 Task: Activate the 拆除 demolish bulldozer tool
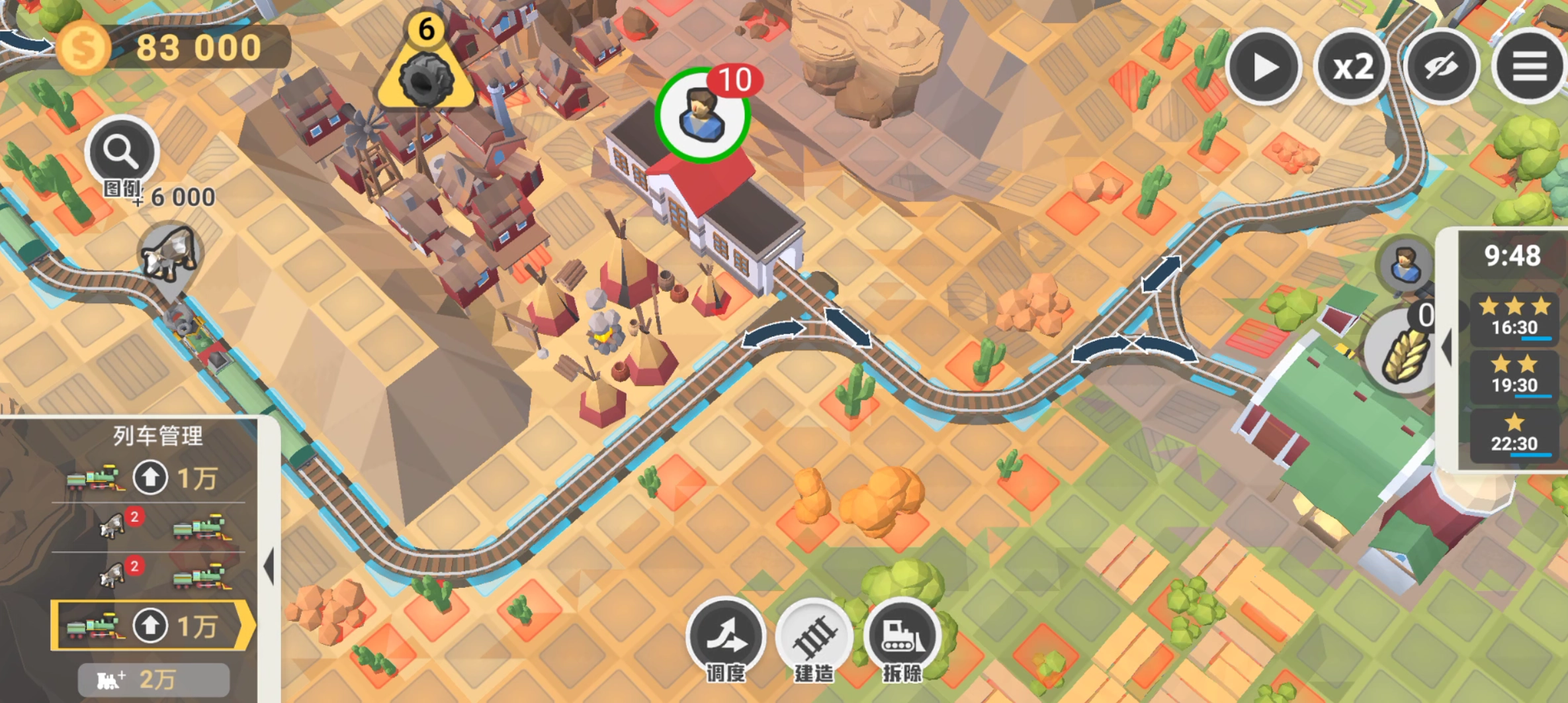click(902, 637)
